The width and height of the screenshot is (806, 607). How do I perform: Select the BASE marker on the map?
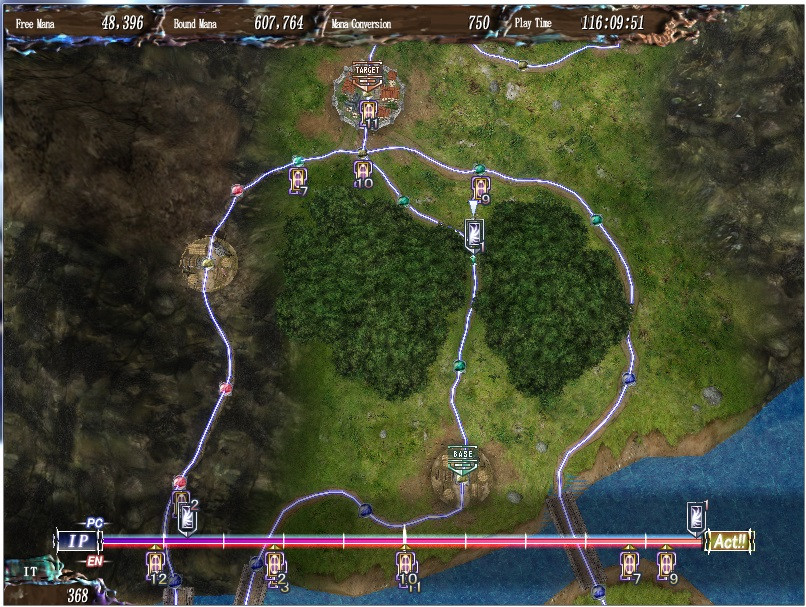point(463,455)
